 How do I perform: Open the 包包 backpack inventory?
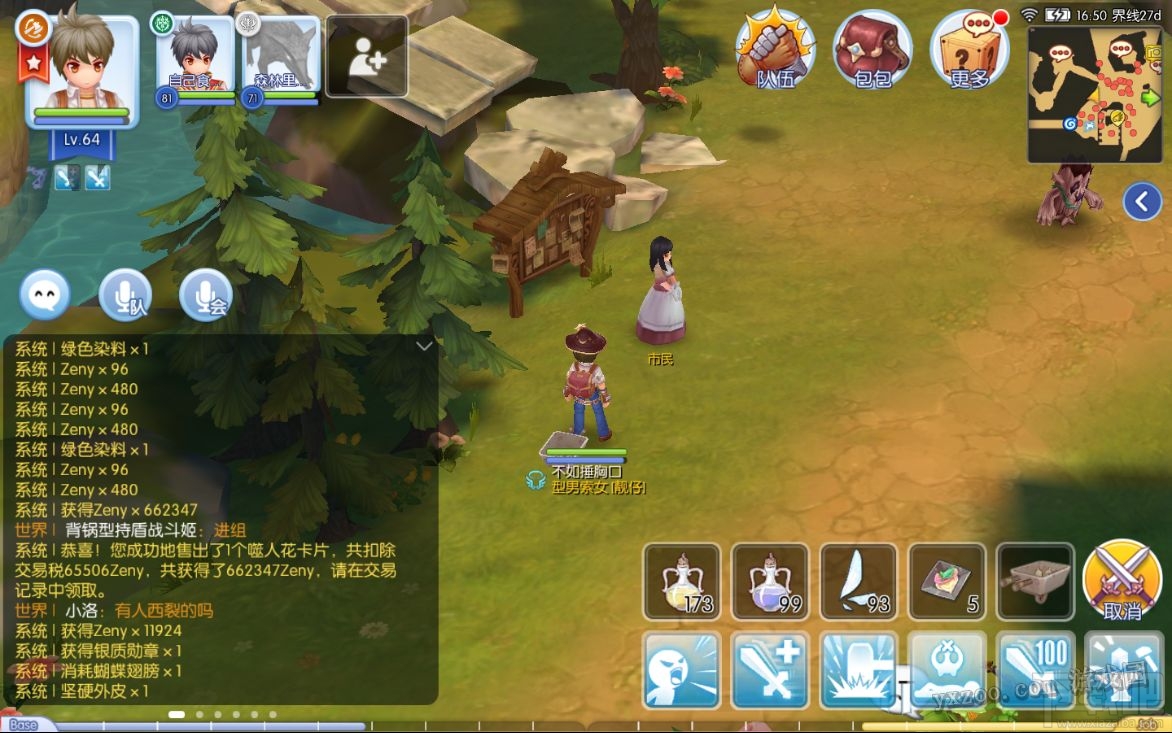[872, 50]
